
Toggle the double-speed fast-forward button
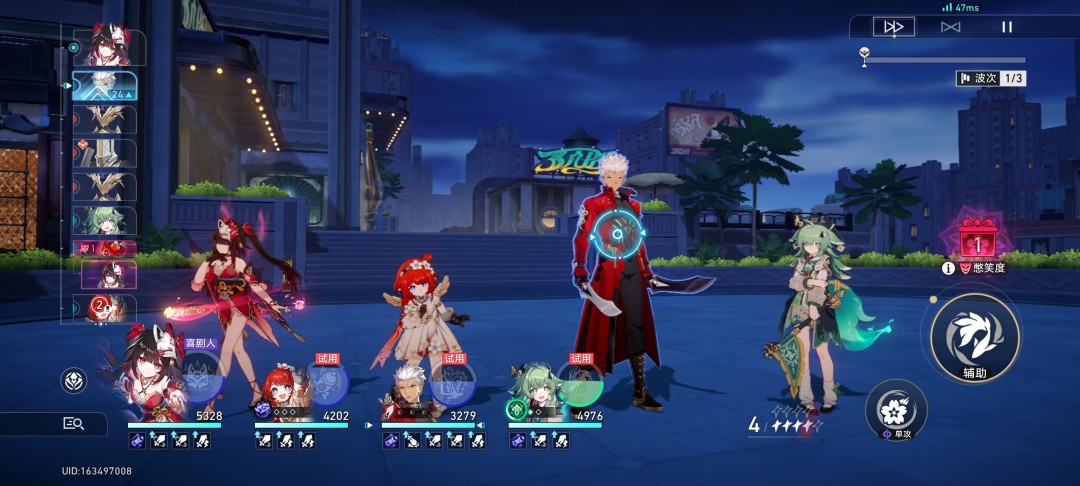point(893,27)
